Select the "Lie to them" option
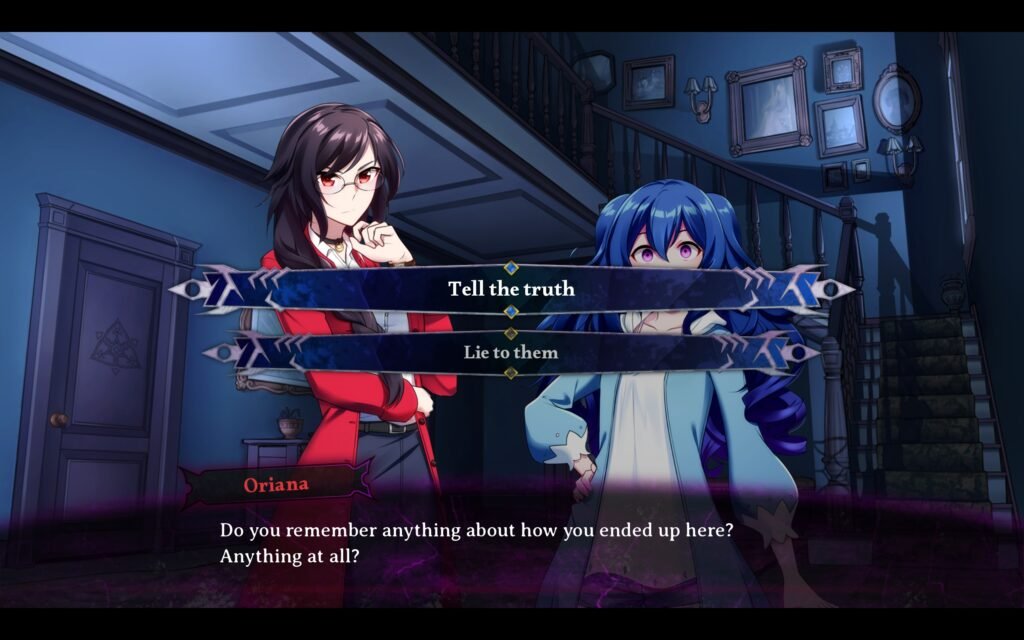1024x640 pixels. click(511, 352)
